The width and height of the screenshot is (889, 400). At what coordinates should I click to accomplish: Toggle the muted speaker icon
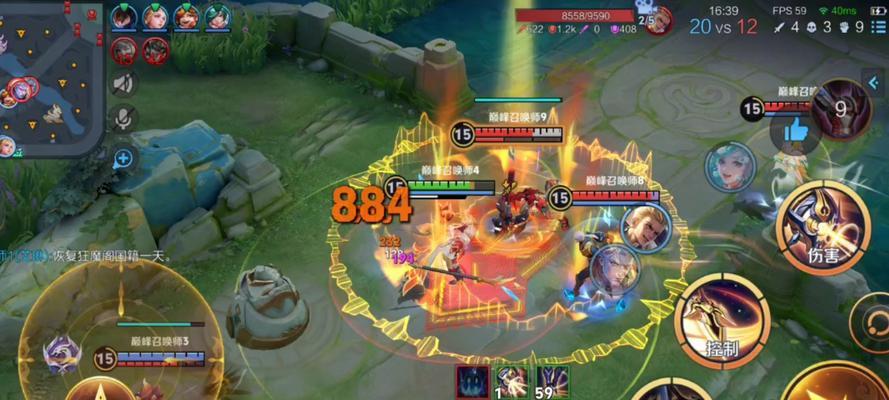pos(124,83)
